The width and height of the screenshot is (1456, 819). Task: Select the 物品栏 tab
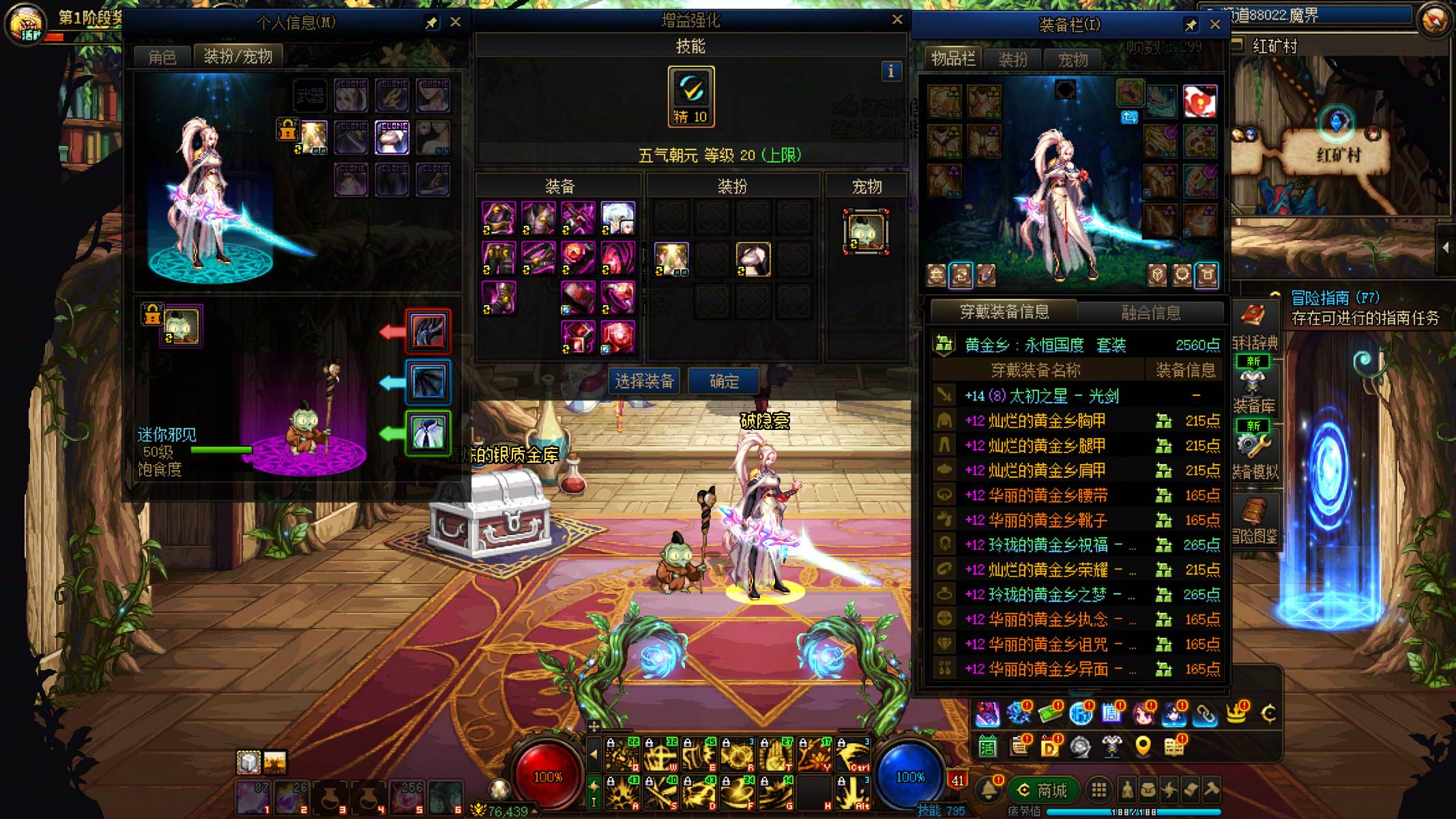pyautogui.click(x=953, y=59)
